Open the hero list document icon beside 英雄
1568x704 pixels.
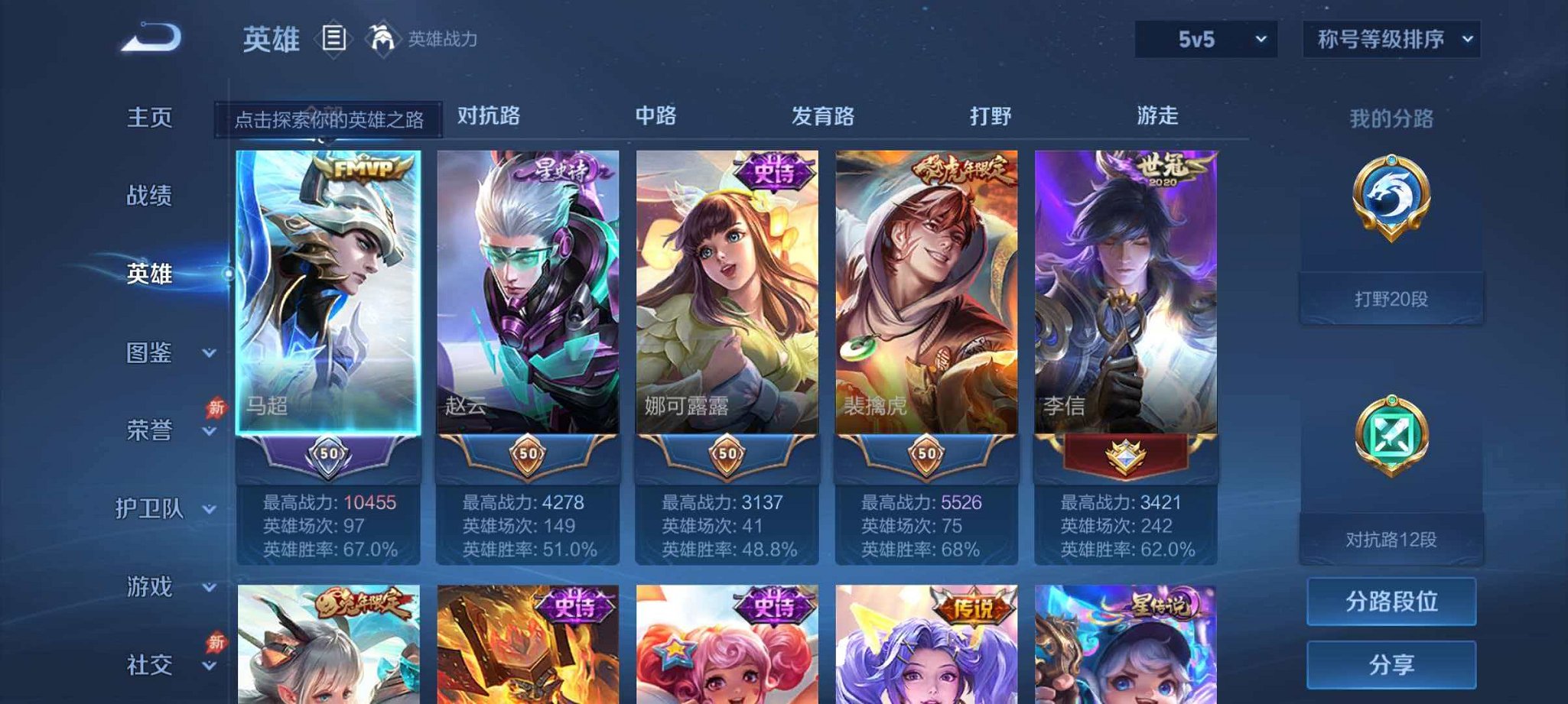[x=333, y=37]
